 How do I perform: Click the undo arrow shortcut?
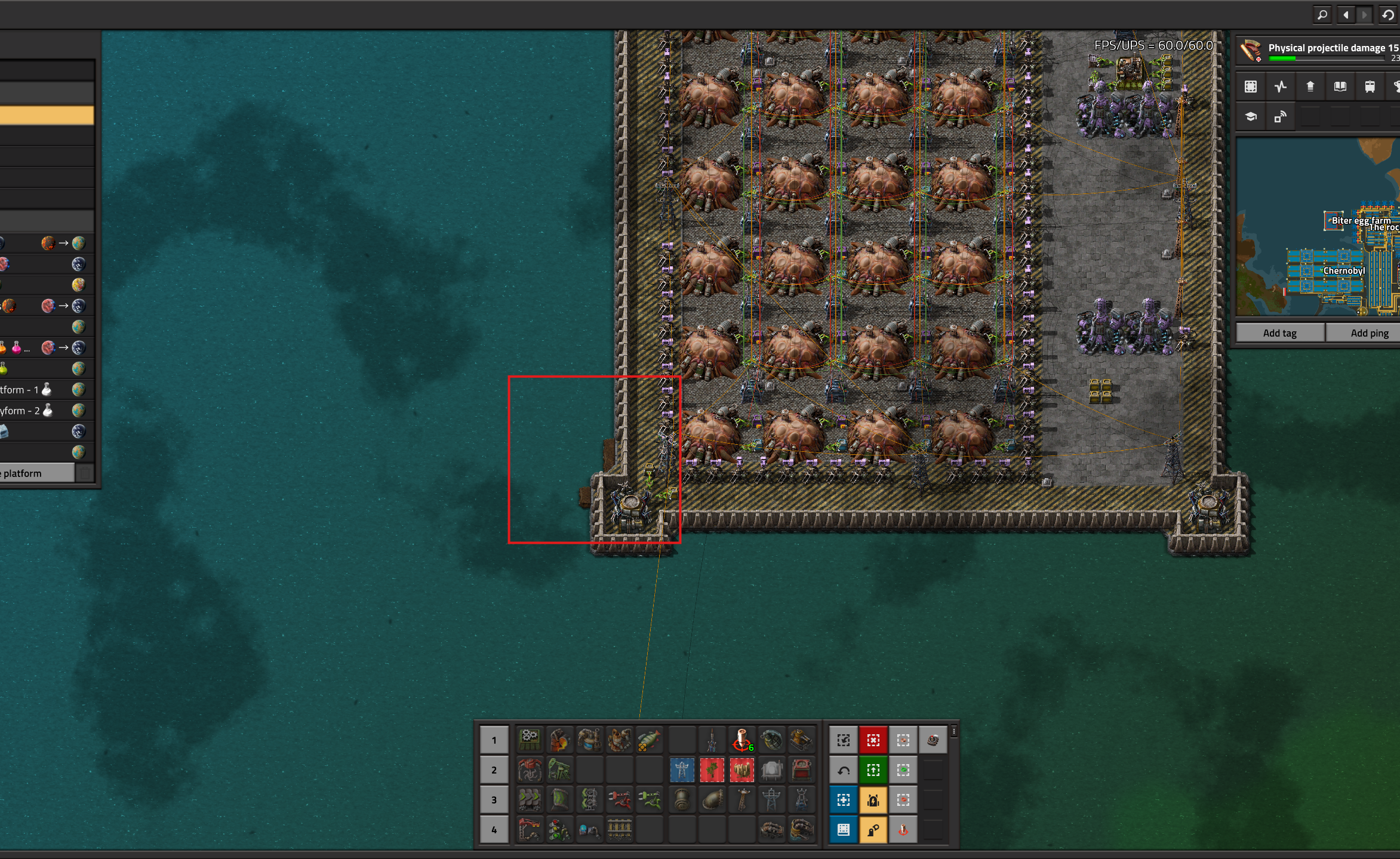843,770
